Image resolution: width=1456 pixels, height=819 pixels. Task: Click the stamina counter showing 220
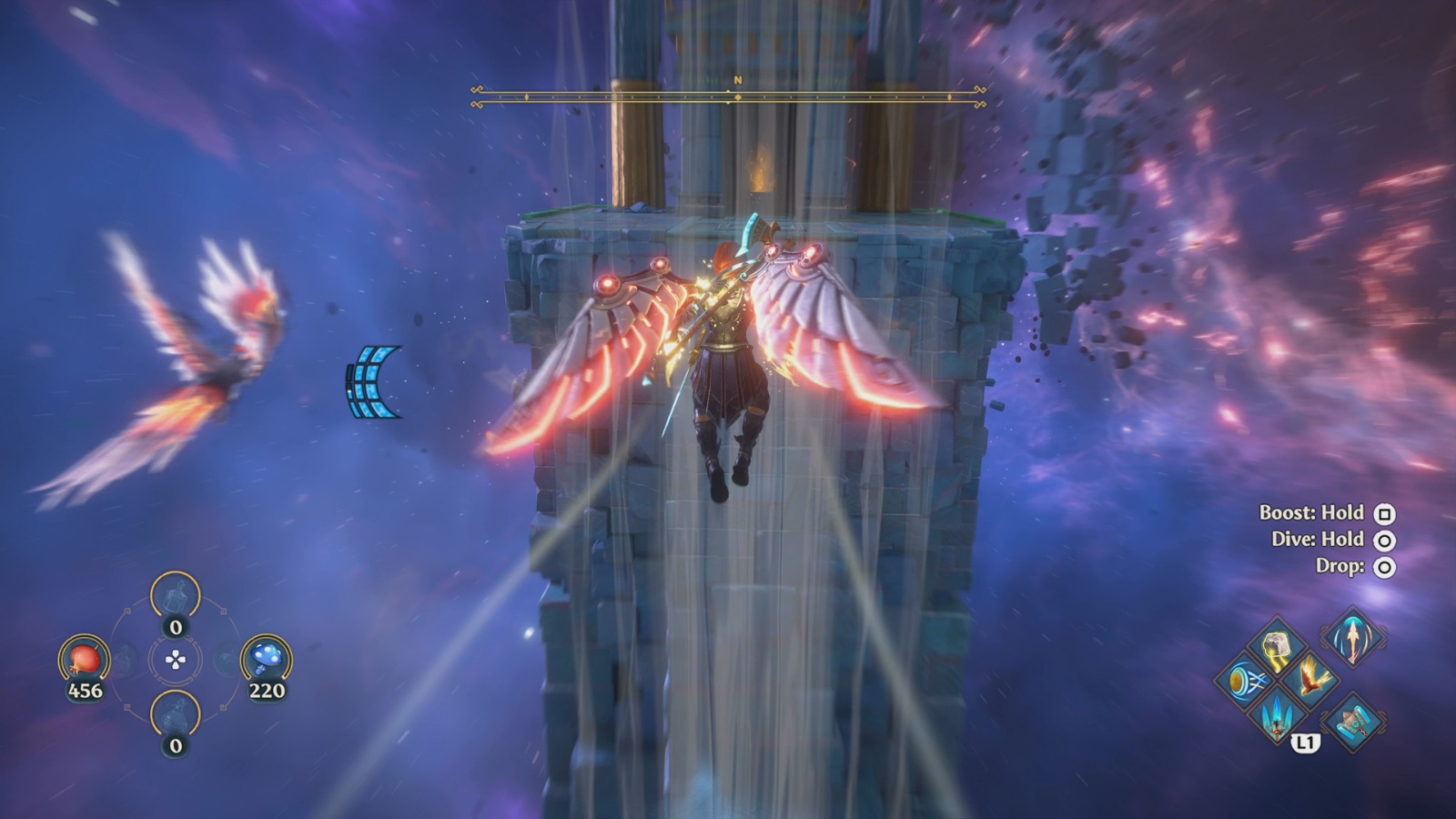point(268,690)
